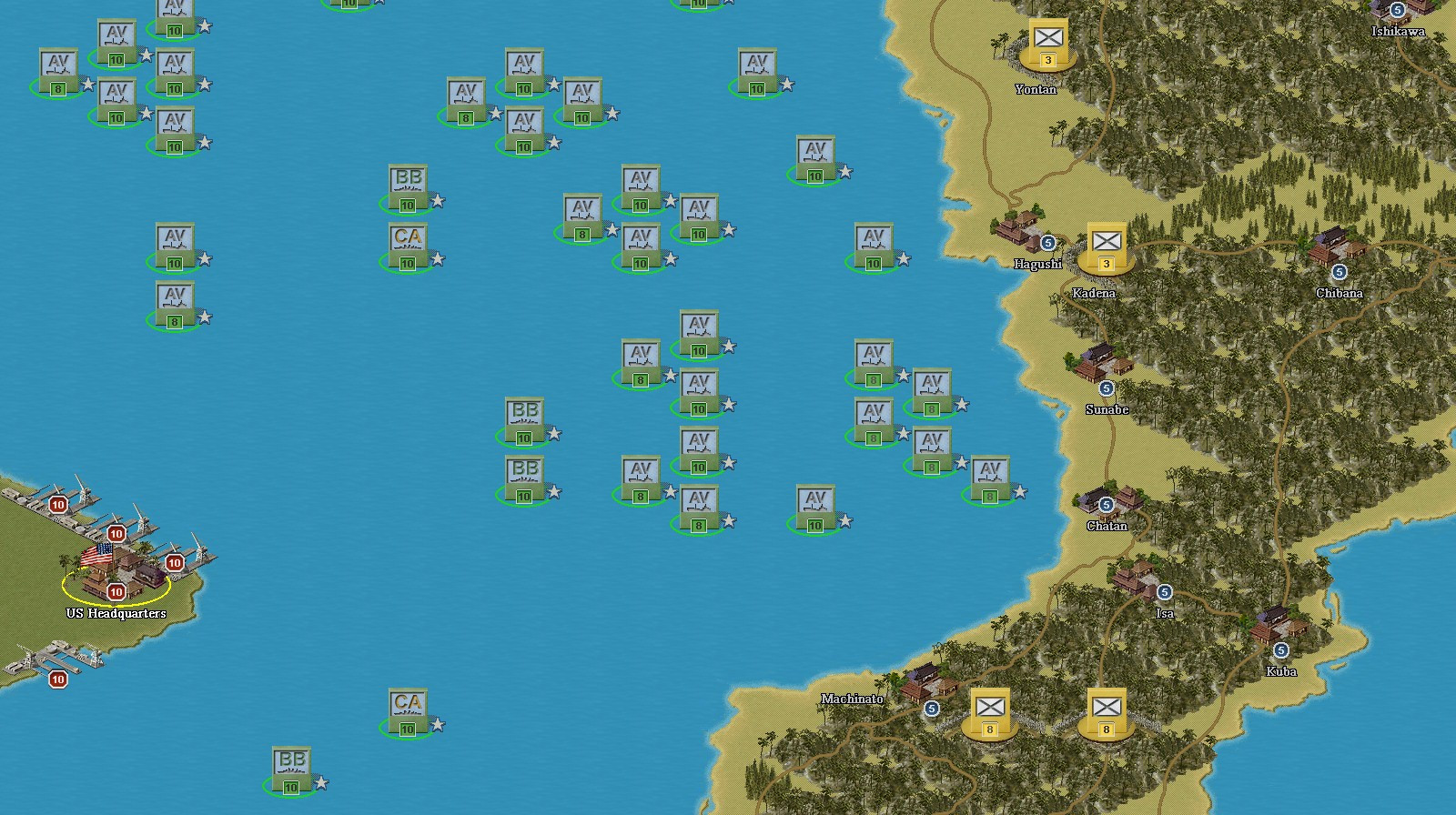
Task: Click the US Headquarters text label
Action: point(116,612)
